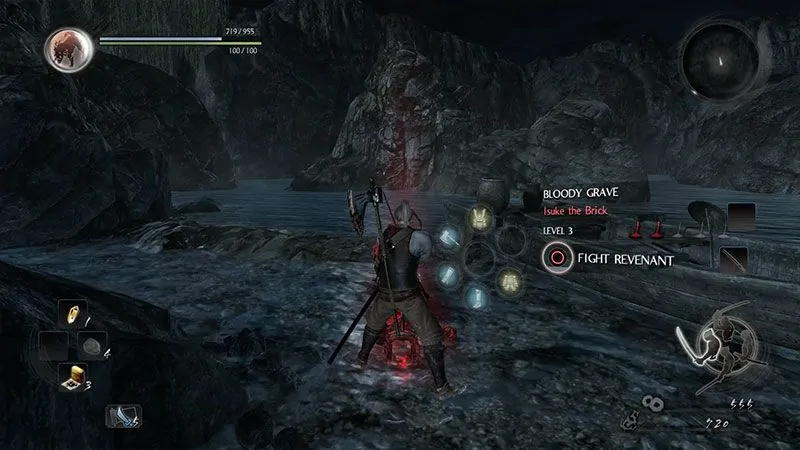The image size is (800, 450).
Task: Open the circular compass radar
Action: [x=718, y=60]
